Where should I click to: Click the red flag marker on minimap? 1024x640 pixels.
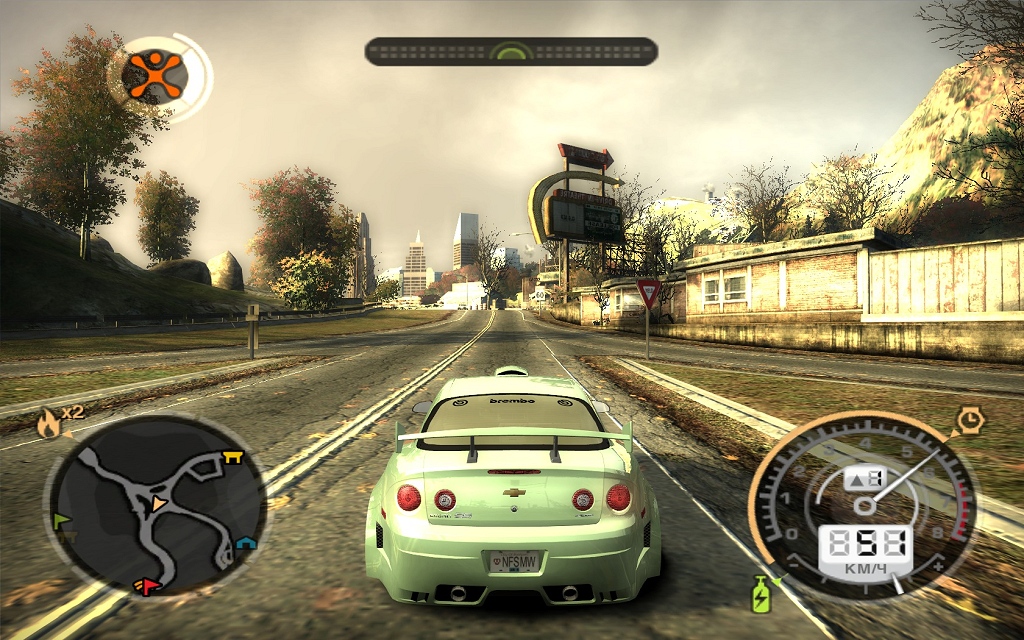click(149, 586)
